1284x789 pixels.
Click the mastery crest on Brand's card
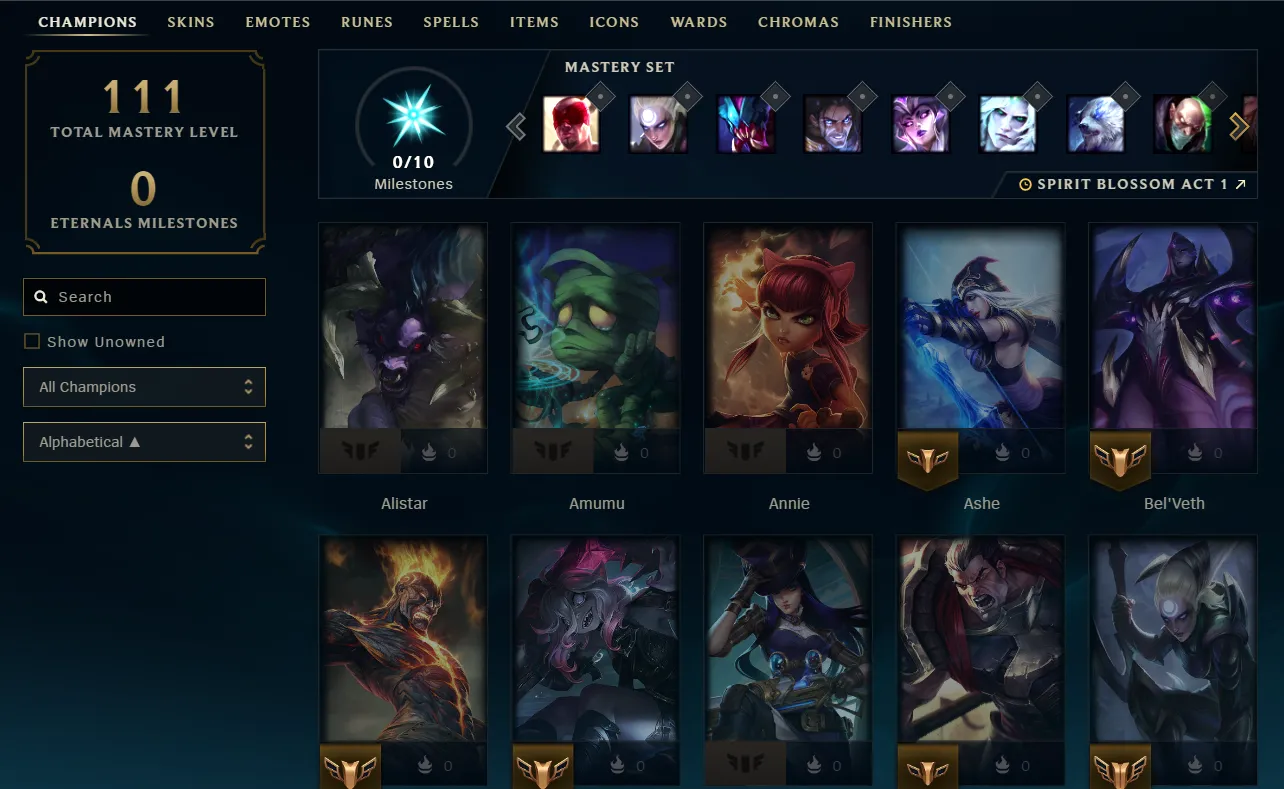(350, 766)
